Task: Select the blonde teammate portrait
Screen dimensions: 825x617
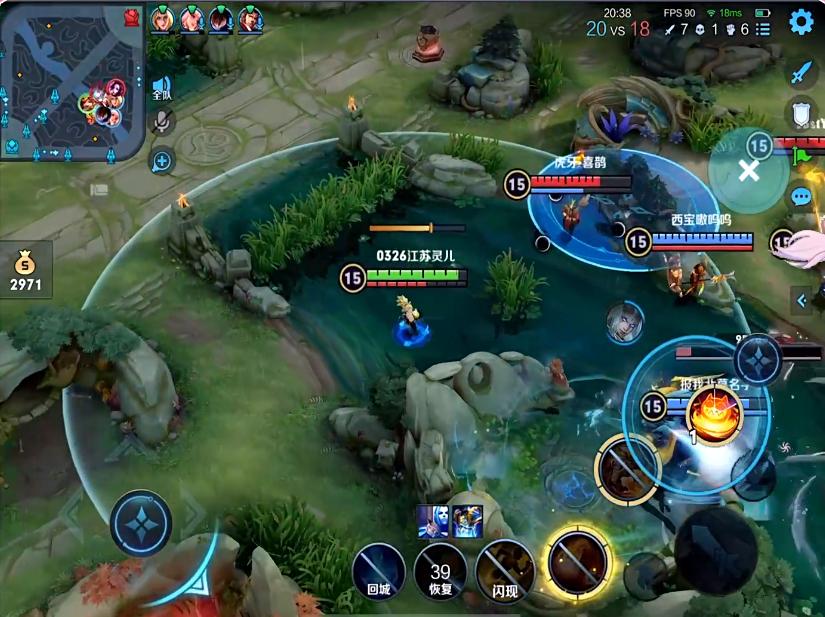Action: pos(161,18)
